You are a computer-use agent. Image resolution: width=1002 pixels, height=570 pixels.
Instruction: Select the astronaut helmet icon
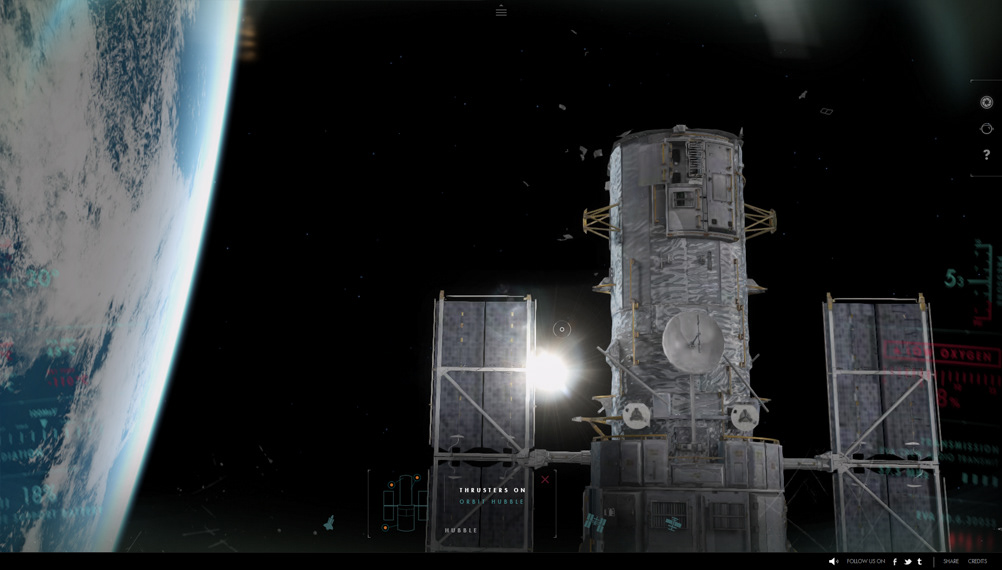click(986, 129)
